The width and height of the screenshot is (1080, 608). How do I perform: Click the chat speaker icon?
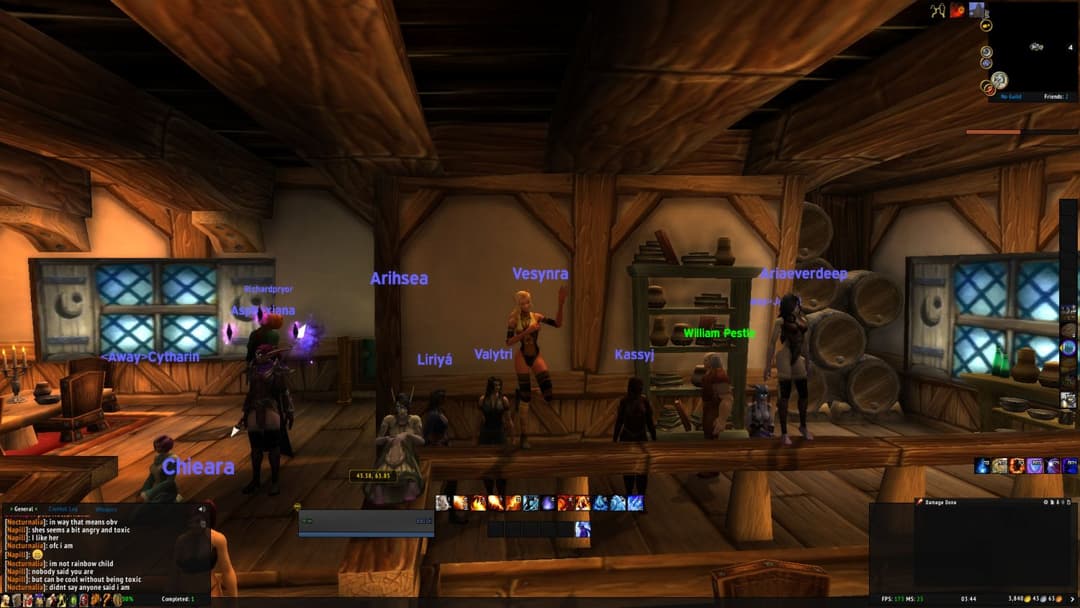[201, 509]
